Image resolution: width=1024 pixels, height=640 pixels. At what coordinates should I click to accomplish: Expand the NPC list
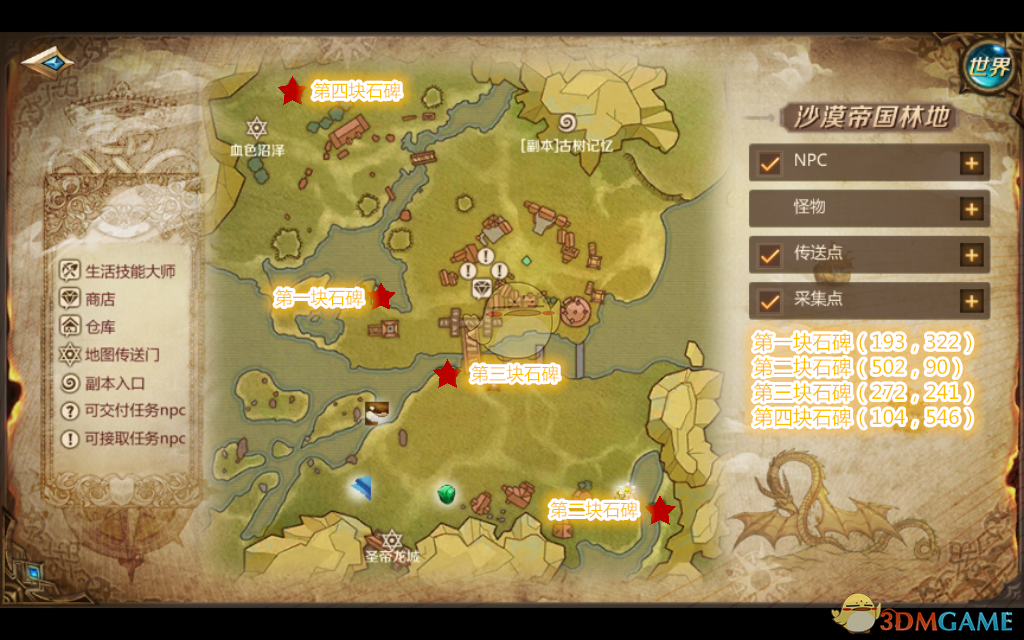click(x=971, y=163)
